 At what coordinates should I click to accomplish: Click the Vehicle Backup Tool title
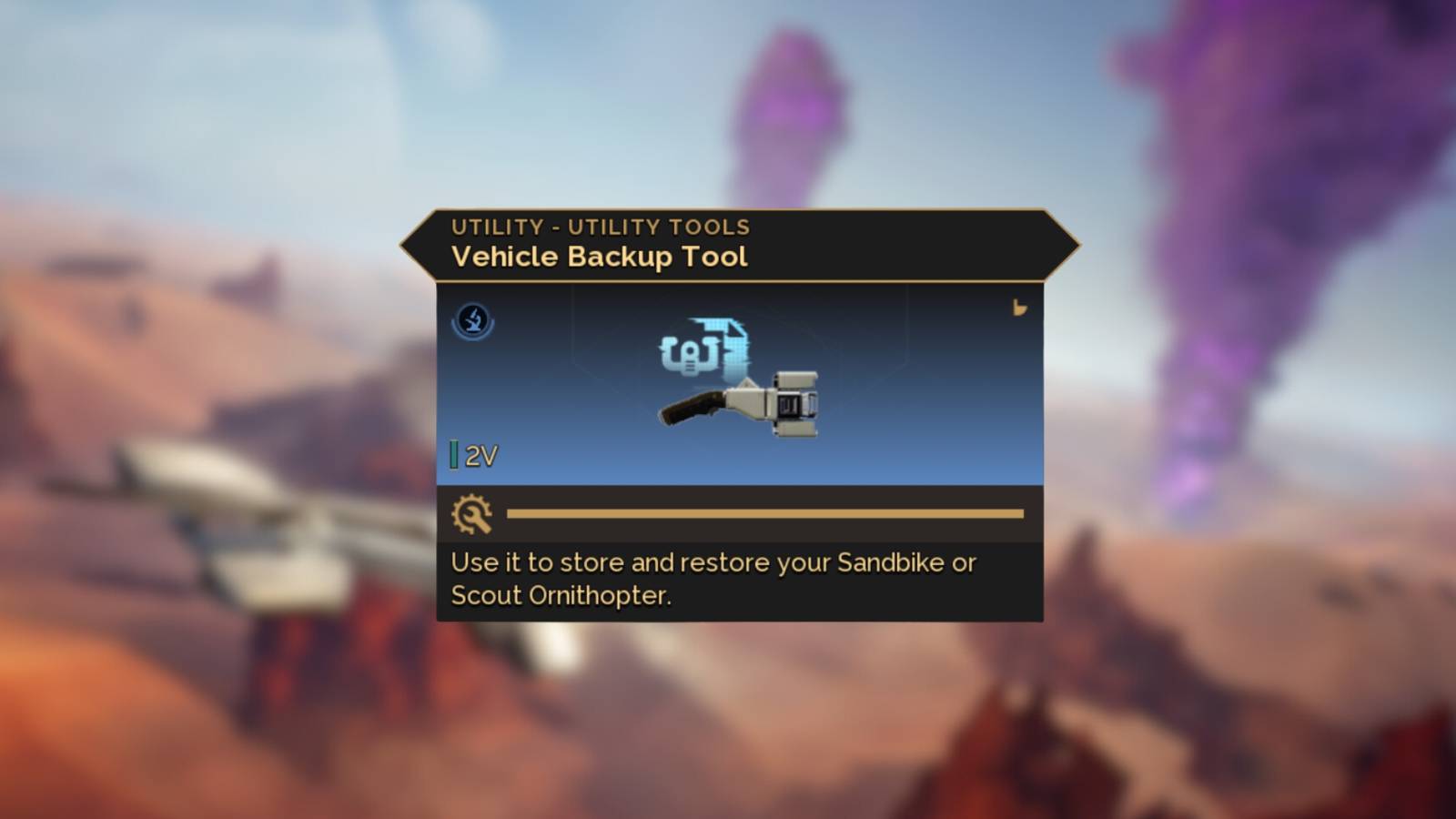(x=598, y=258)
